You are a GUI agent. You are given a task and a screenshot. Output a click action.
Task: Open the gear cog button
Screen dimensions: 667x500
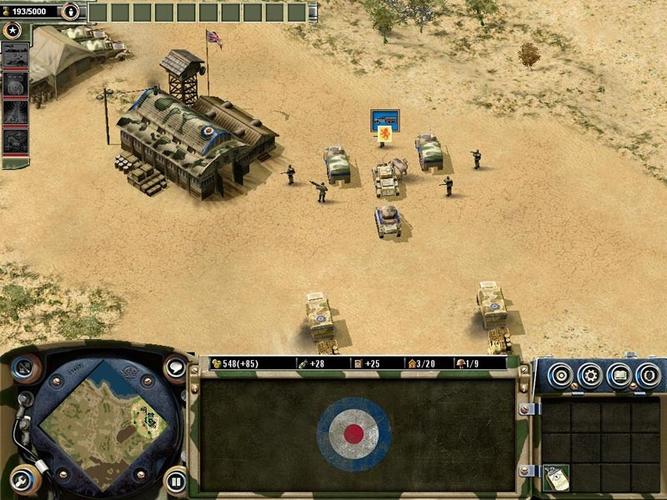(x=590, y=376)
